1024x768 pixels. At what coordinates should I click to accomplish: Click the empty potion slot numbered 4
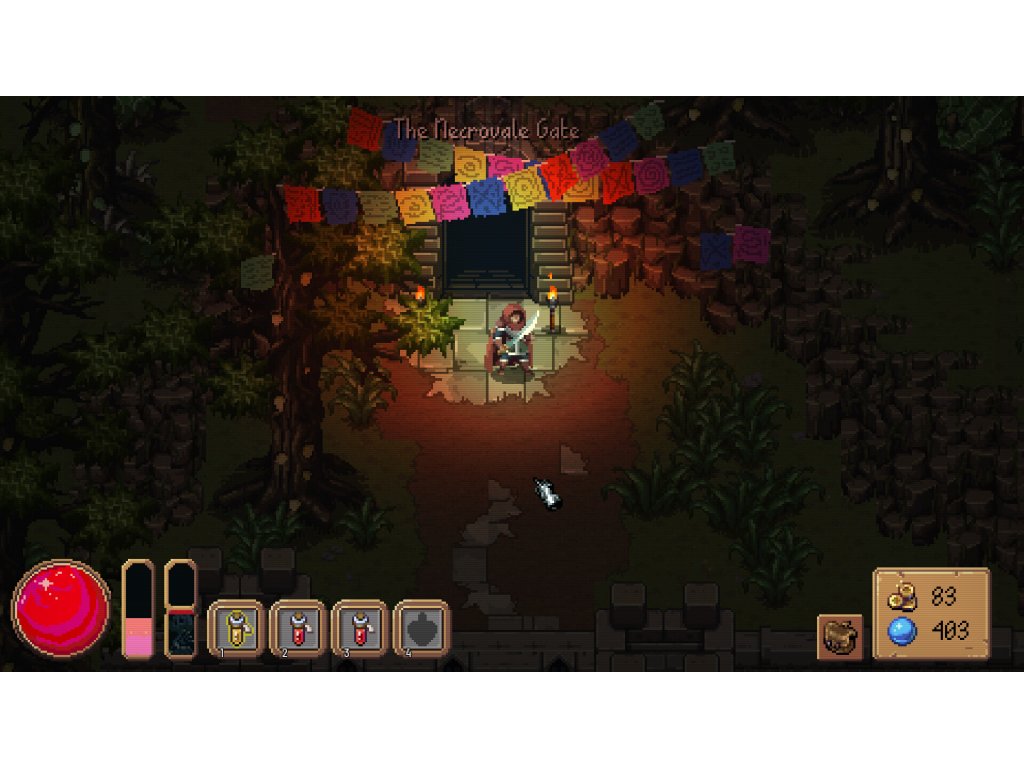tap(422, 628)
